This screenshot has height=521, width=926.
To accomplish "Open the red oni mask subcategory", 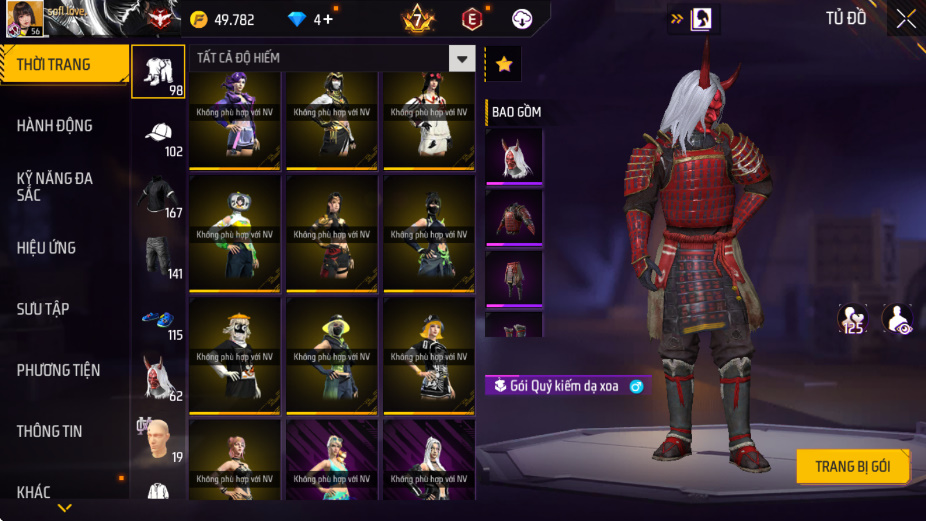I will [158, 379].
